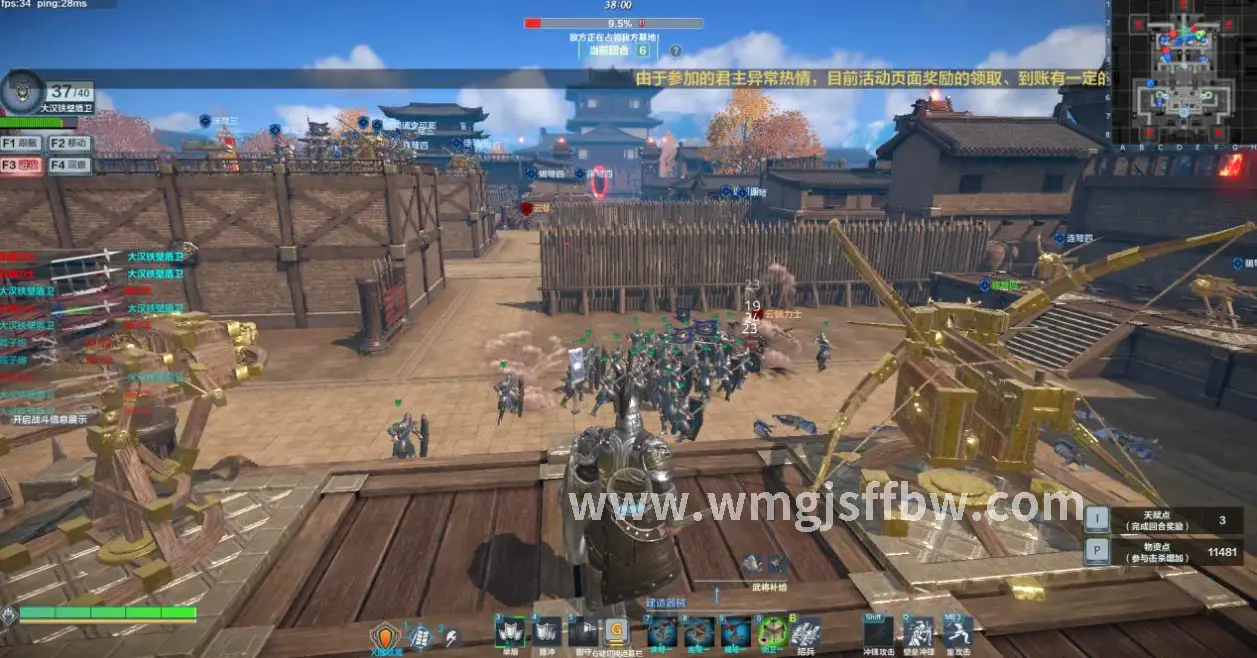Image resolution: width=1257 pixels, height=658 pixels.
Task: Select the green highlighted siege weapon slot 0
Action: pos(771,632)
